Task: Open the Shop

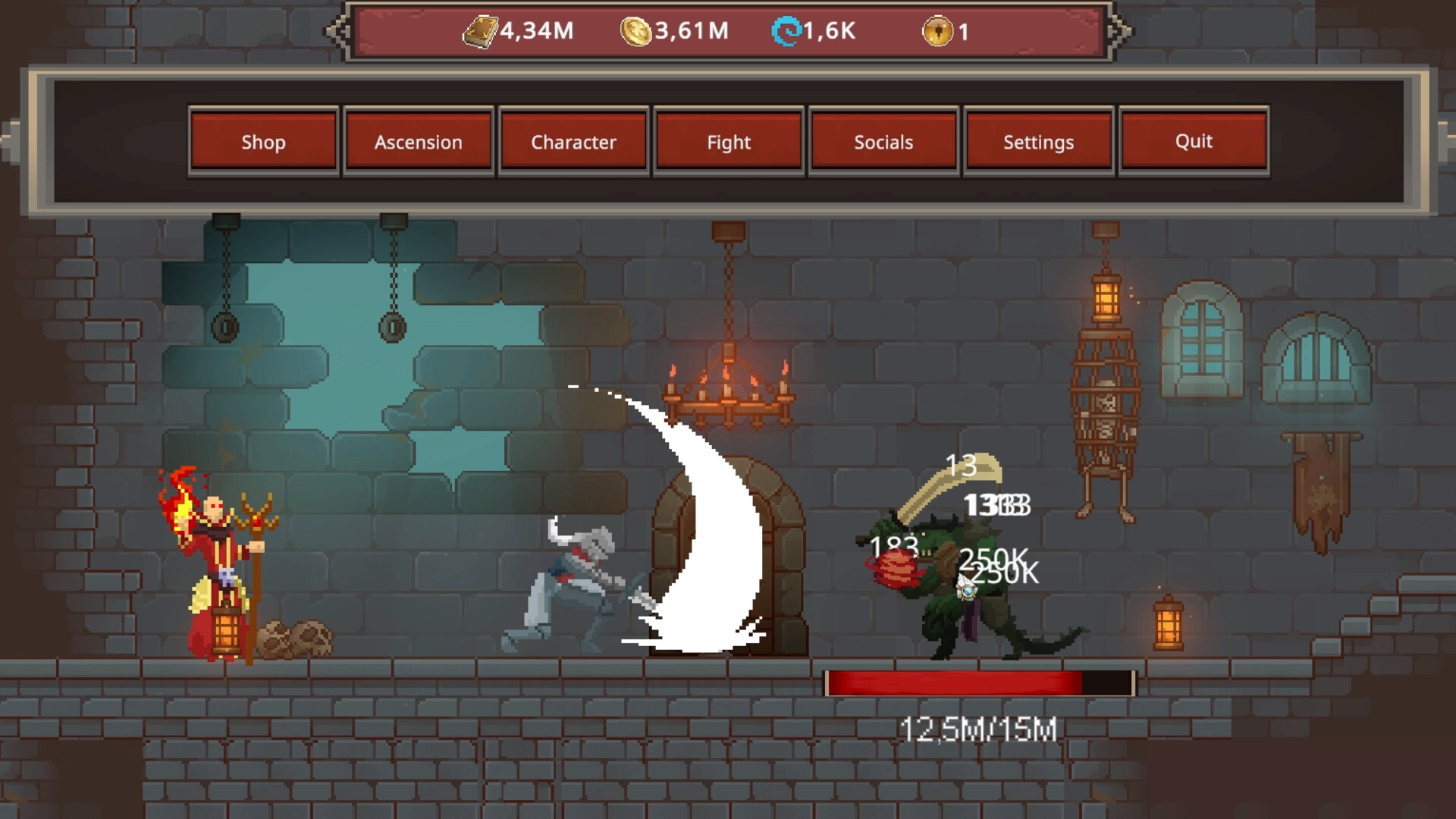Action: [x=264, y=142]
